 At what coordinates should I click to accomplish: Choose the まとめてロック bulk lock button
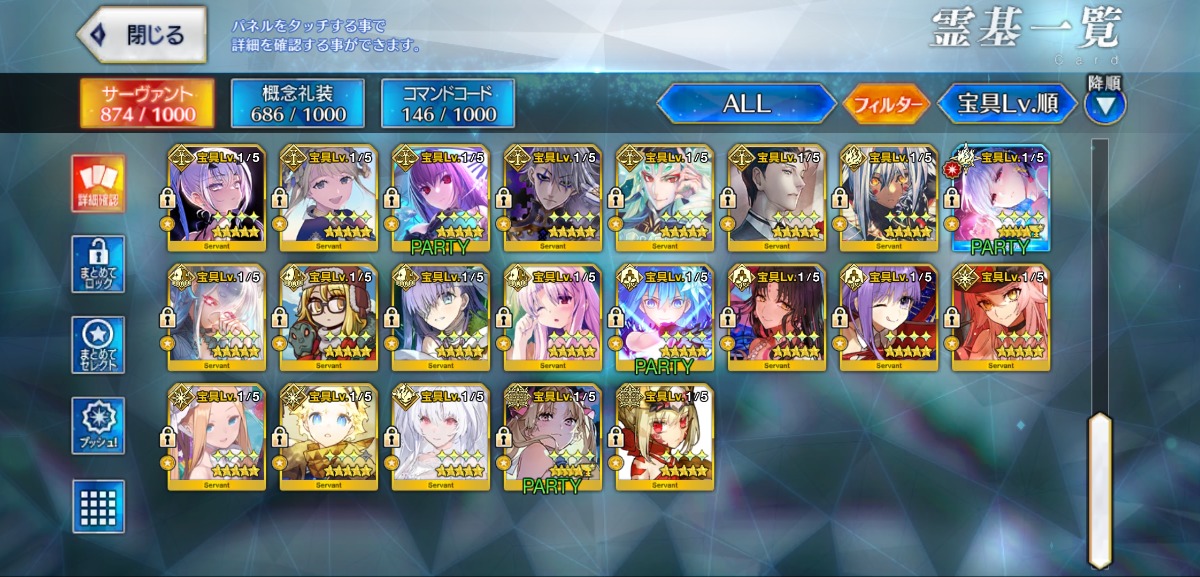pos(99,264)
